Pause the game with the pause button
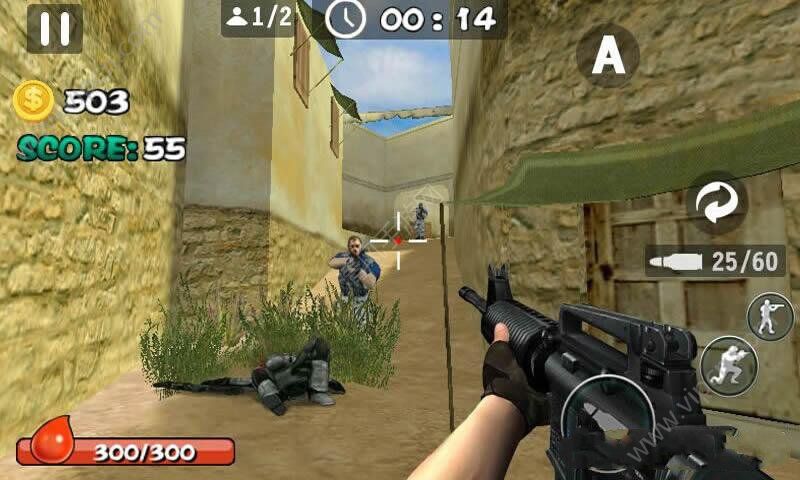 54,29
